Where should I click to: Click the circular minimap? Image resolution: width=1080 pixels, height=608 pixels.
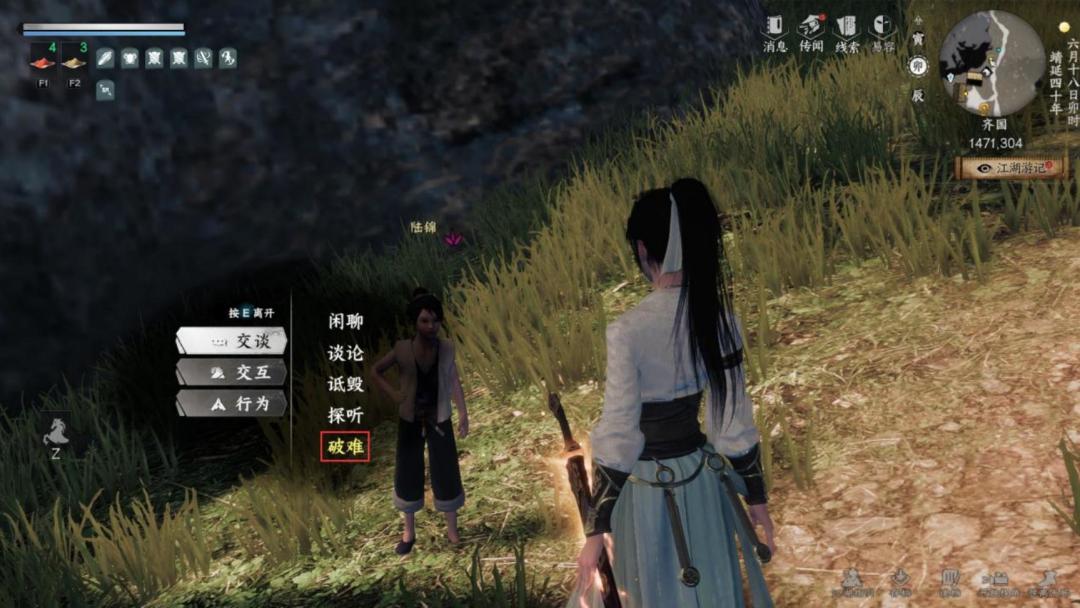992,62
